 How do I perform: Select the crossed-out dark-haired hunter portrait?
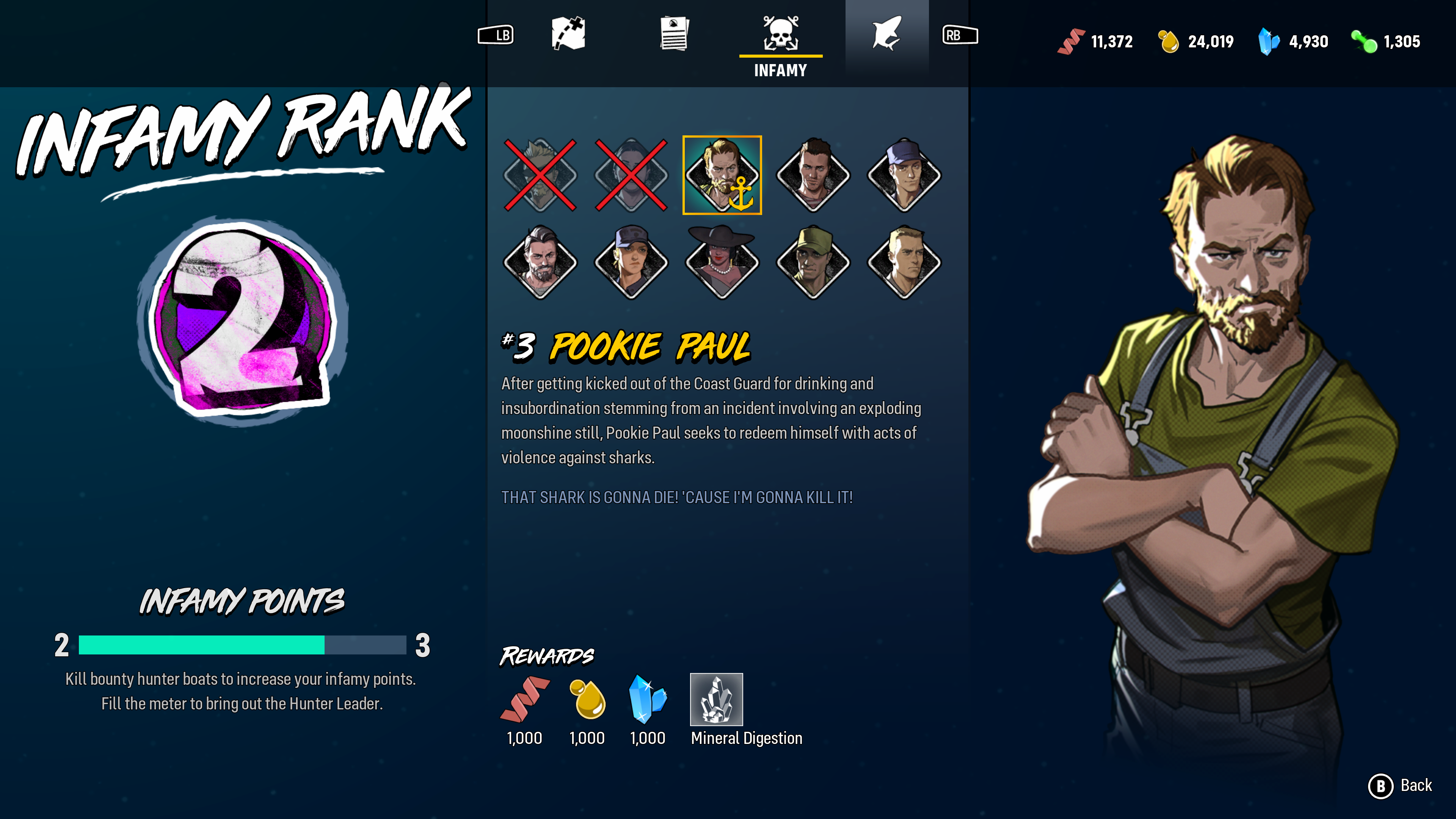click(x=631, y=175)
